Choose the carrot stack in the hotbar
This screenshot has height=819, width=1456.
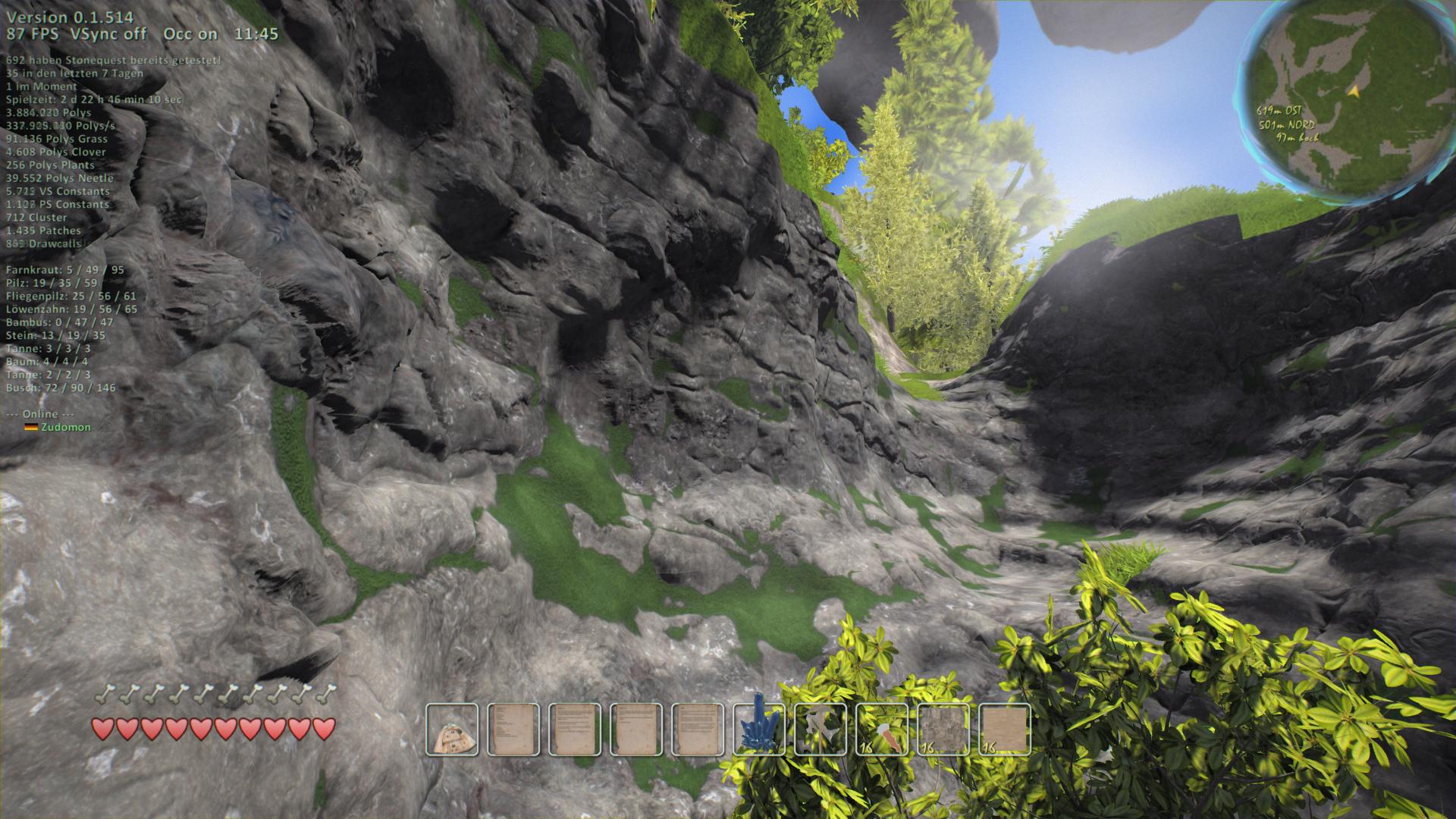(x=882, y=730)
